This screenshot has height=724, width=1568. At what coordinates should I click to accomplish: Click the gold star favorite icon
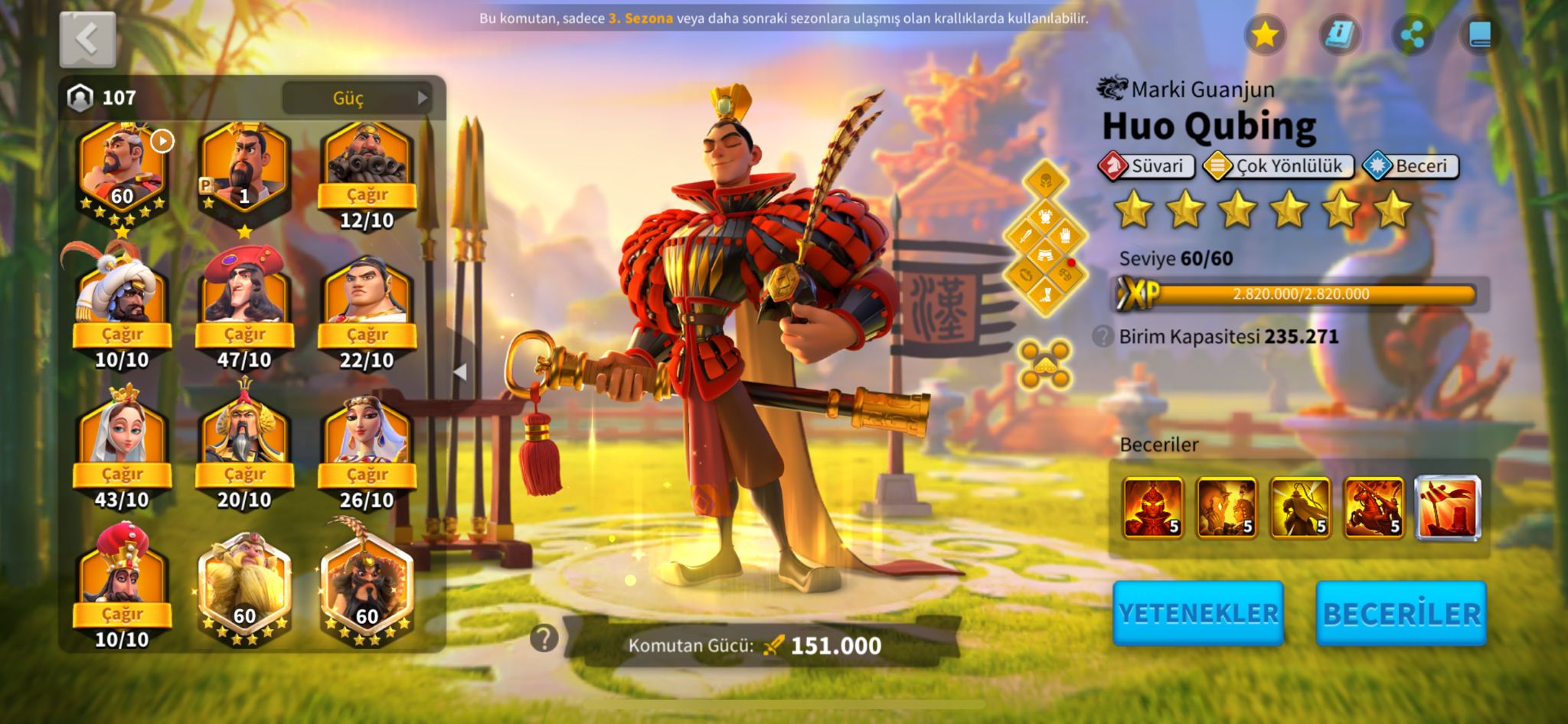click(x=1265, y=34)
